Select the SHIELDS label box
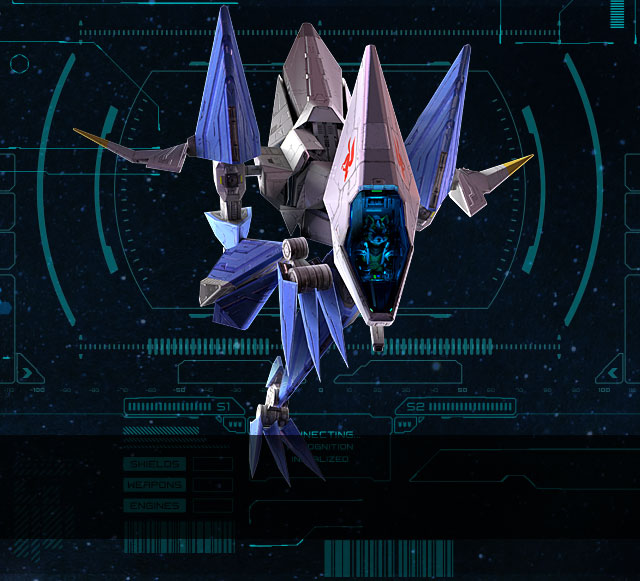640x581 pixels. [154, 464]
